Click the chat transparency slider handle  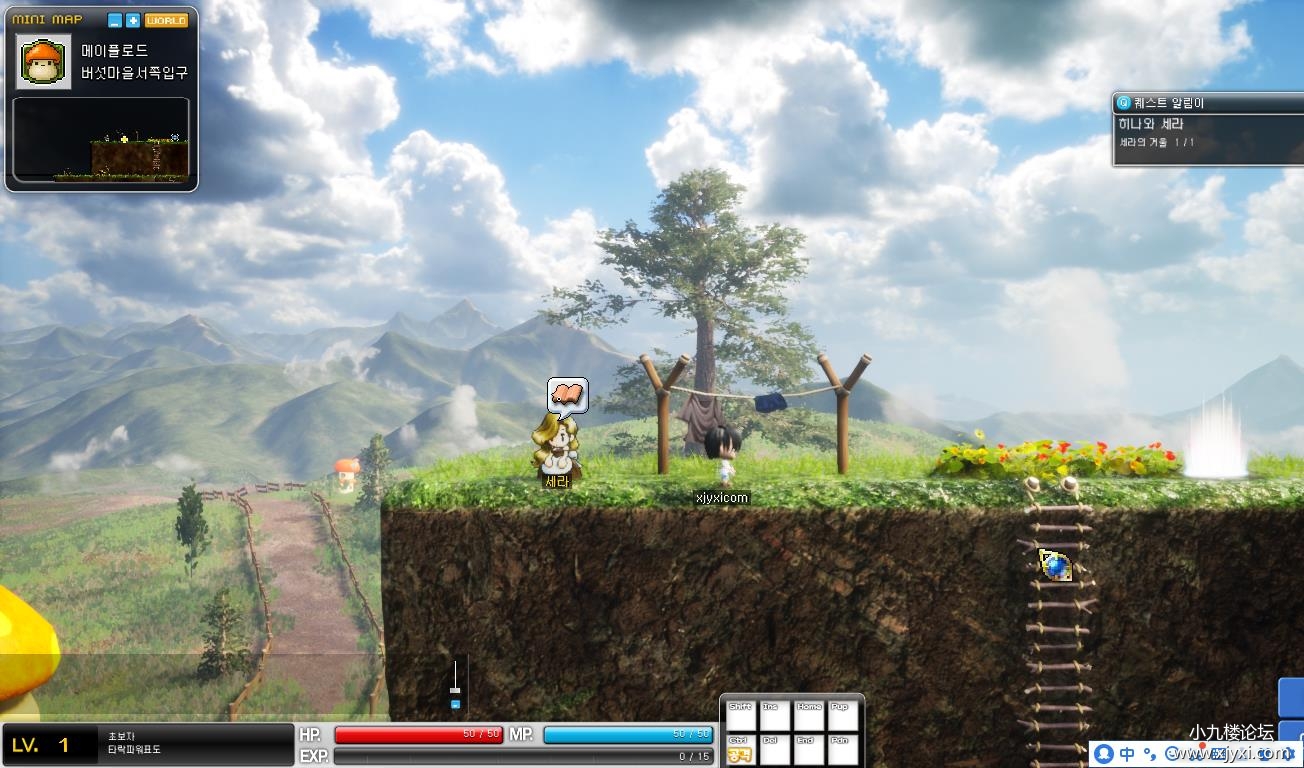click(x=455, y=689)
